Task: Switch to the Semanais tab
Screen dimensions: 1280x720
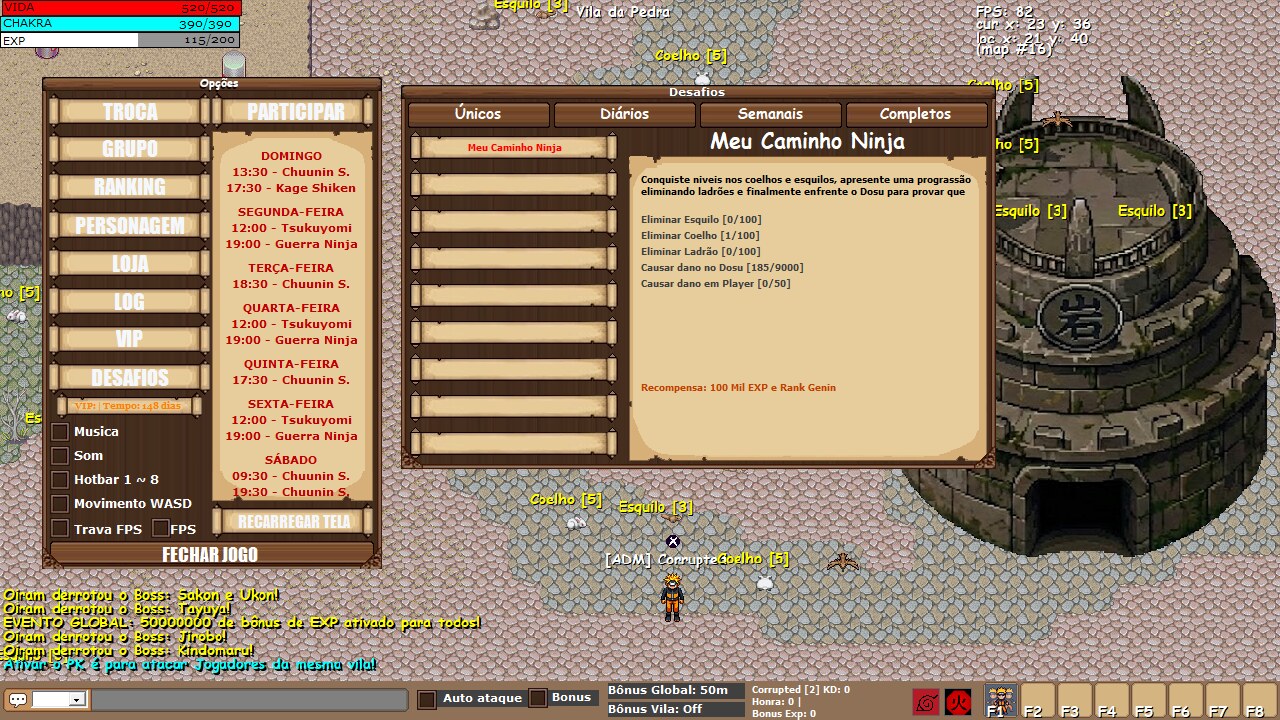Action: (770, 114)
